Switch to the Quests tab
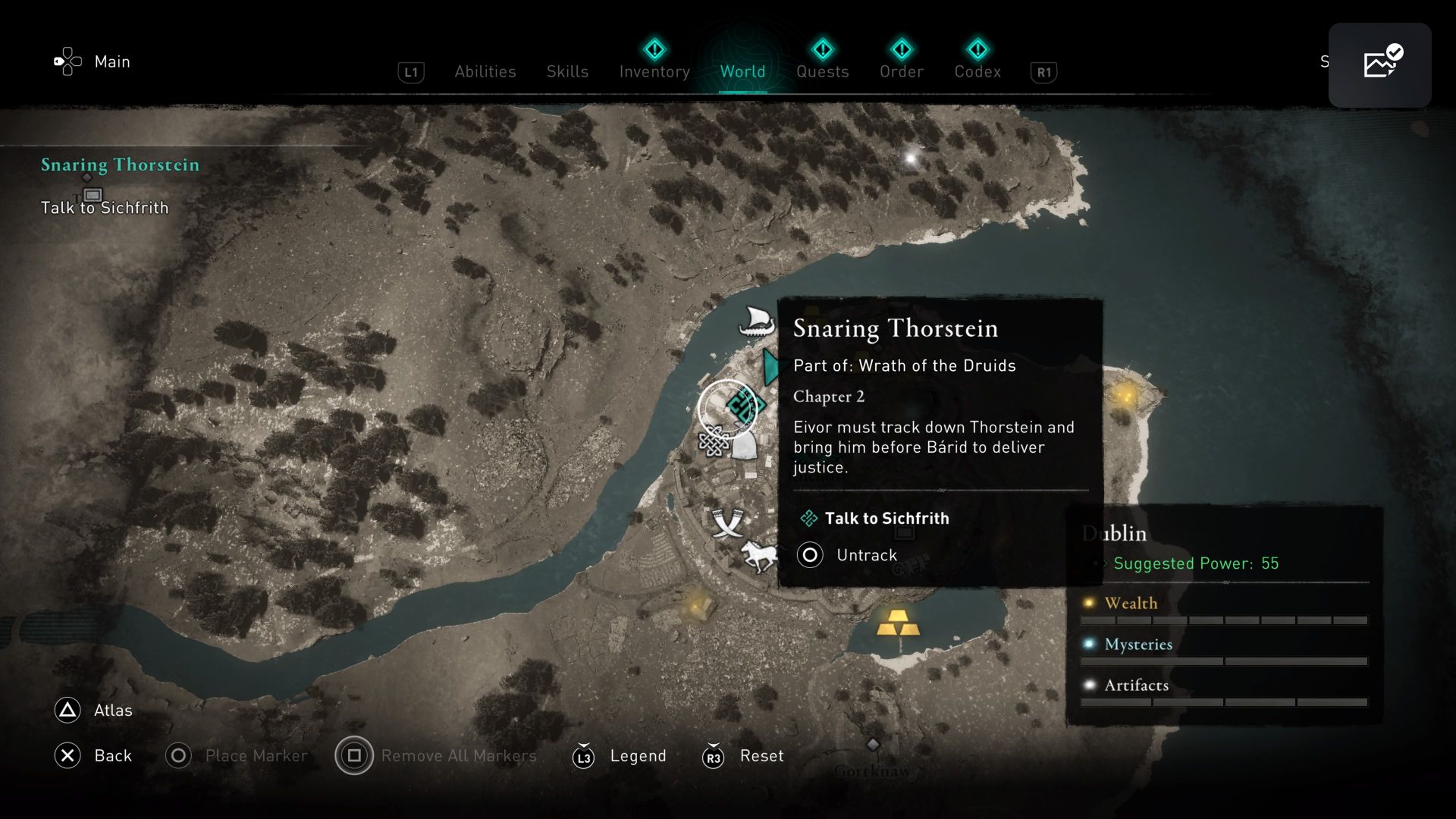This screenshot has width=1456, height=819. [822, 71]
